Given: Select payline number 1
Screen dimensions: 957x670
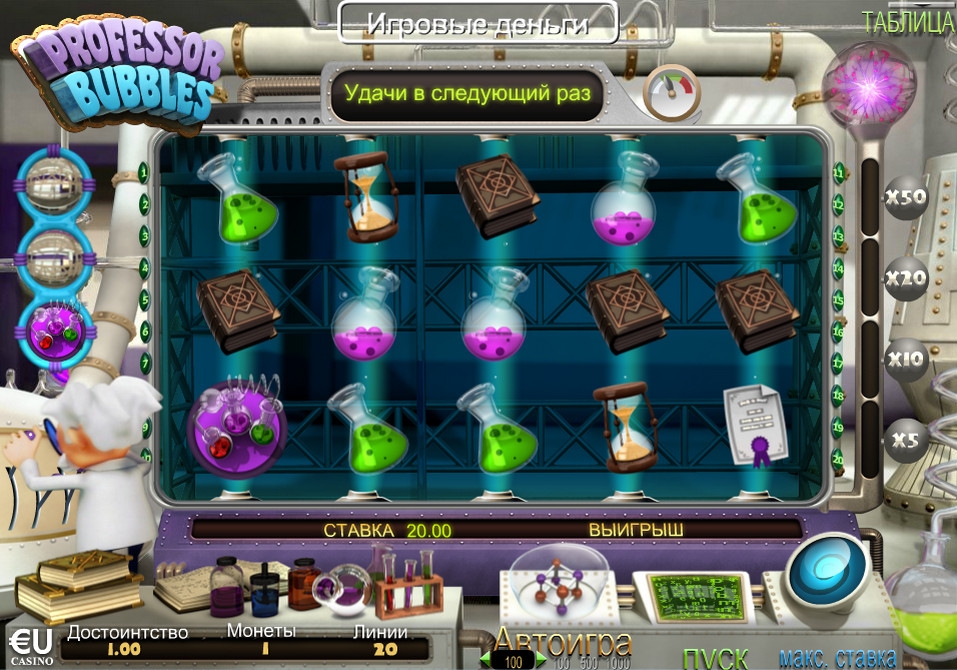Looking at the screenshot, I should click(144, 172).
